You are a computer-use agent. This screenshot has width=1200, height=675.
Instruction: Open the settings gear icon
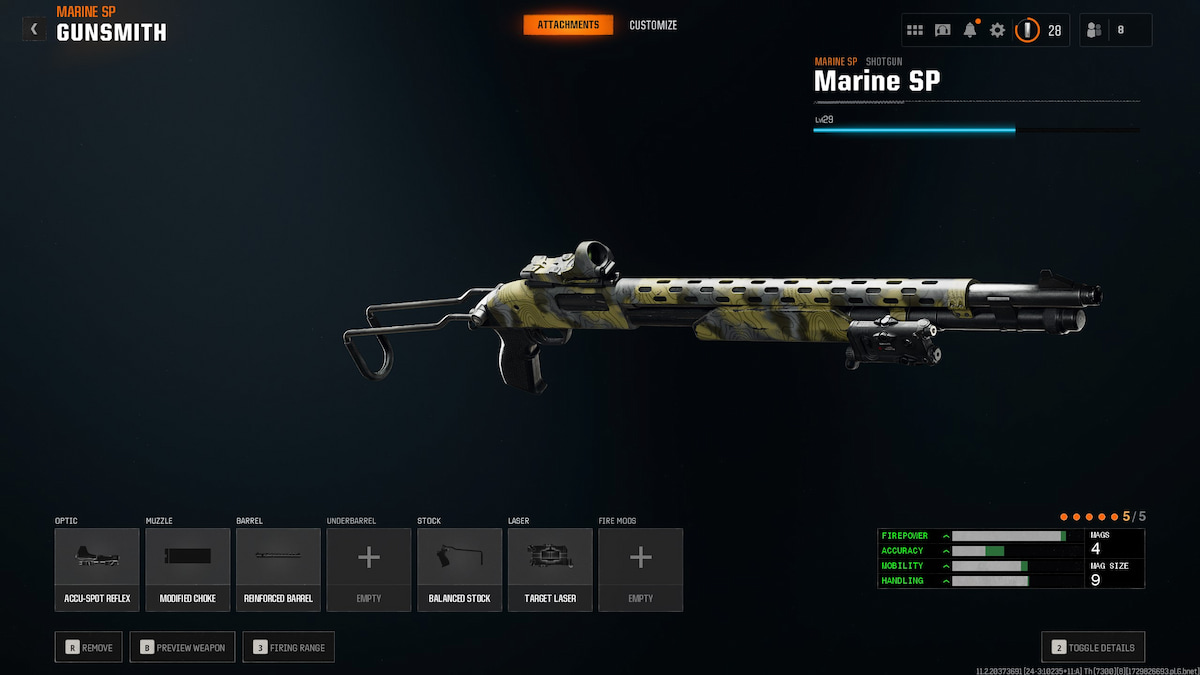tap(997, 30)
